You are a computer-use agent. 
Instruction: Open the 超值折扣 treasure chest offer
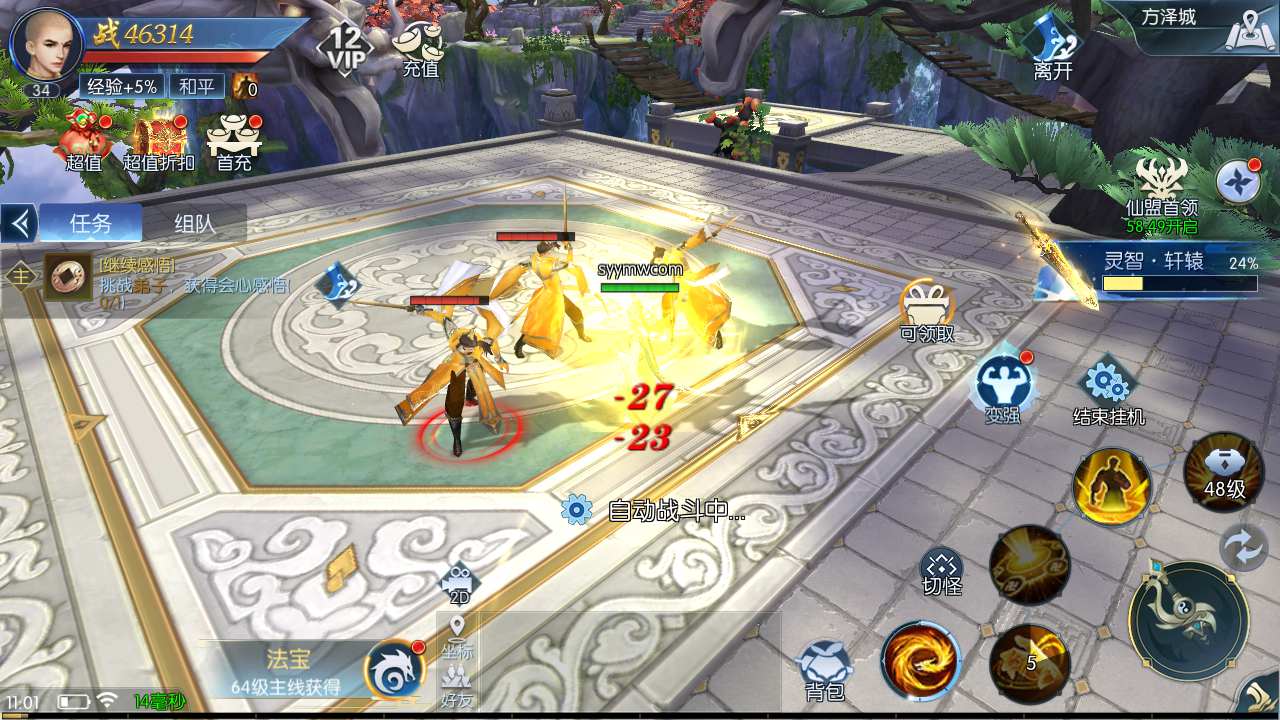(158, 140)
